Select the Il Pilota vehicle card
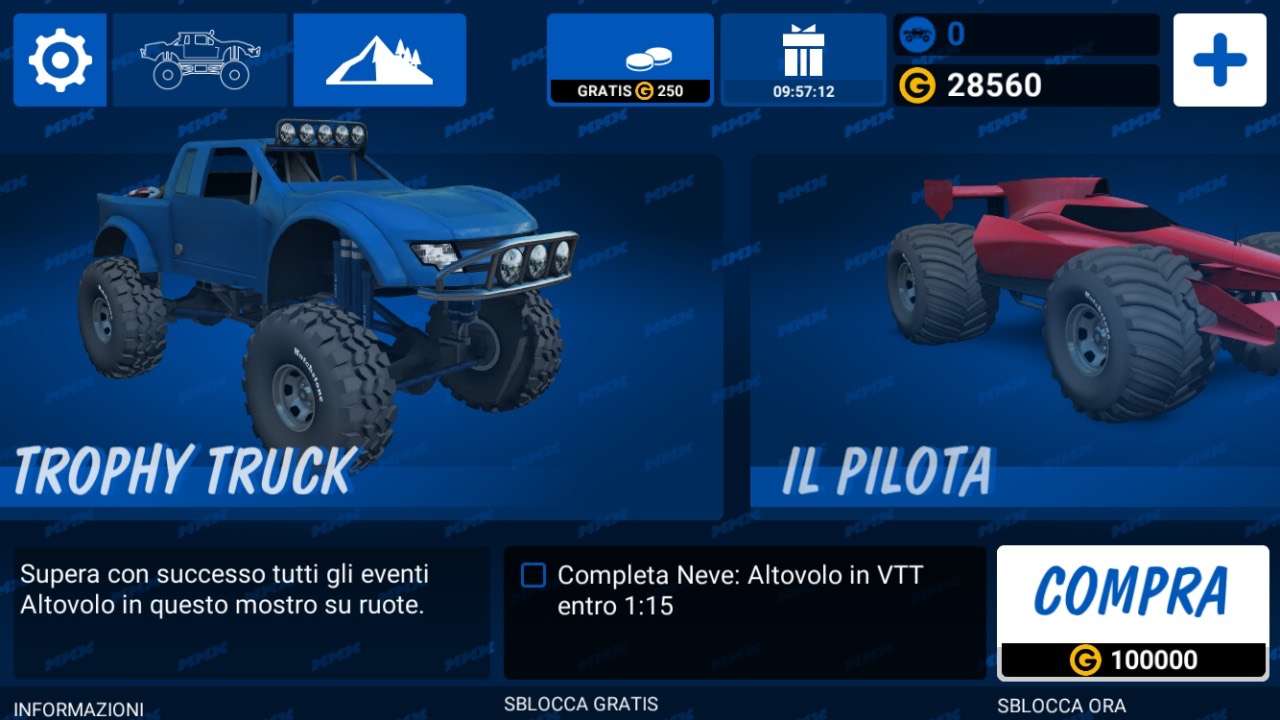The height and width of the screenshot is (720, 1280). 1015,335
